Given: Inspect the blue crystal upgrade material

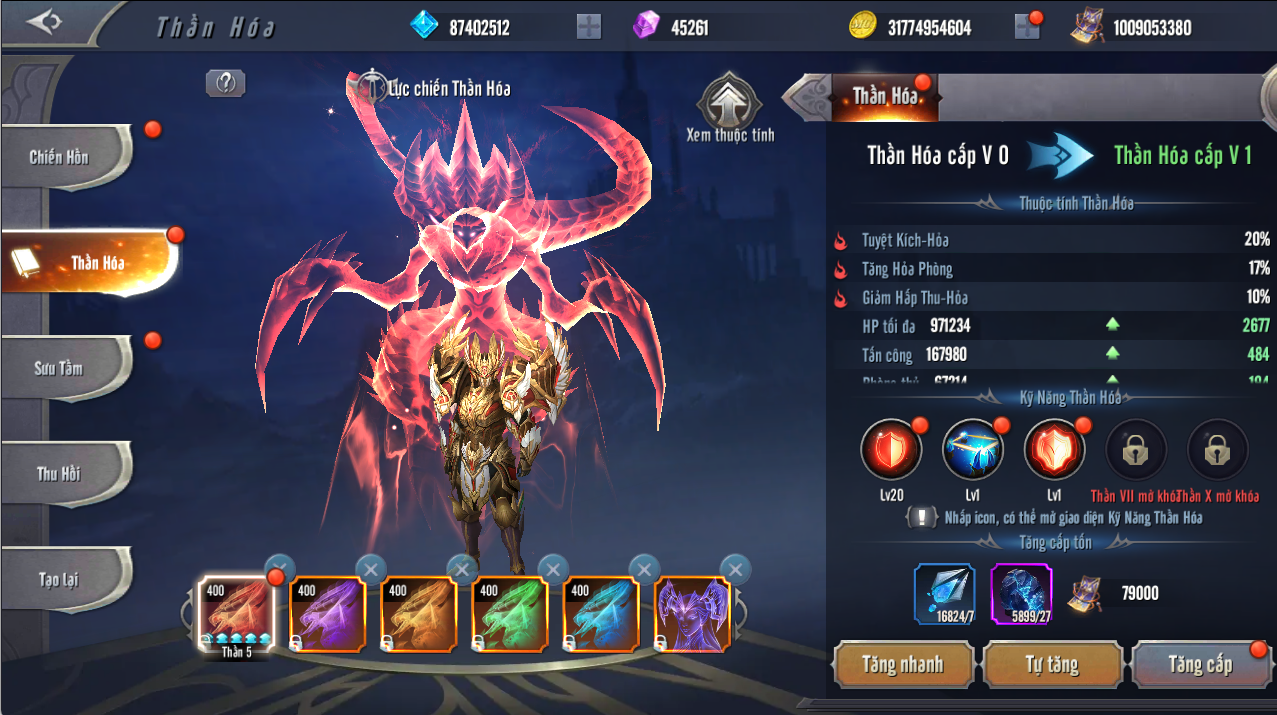Looking at the screenshot, I should [x=944, y=593].
